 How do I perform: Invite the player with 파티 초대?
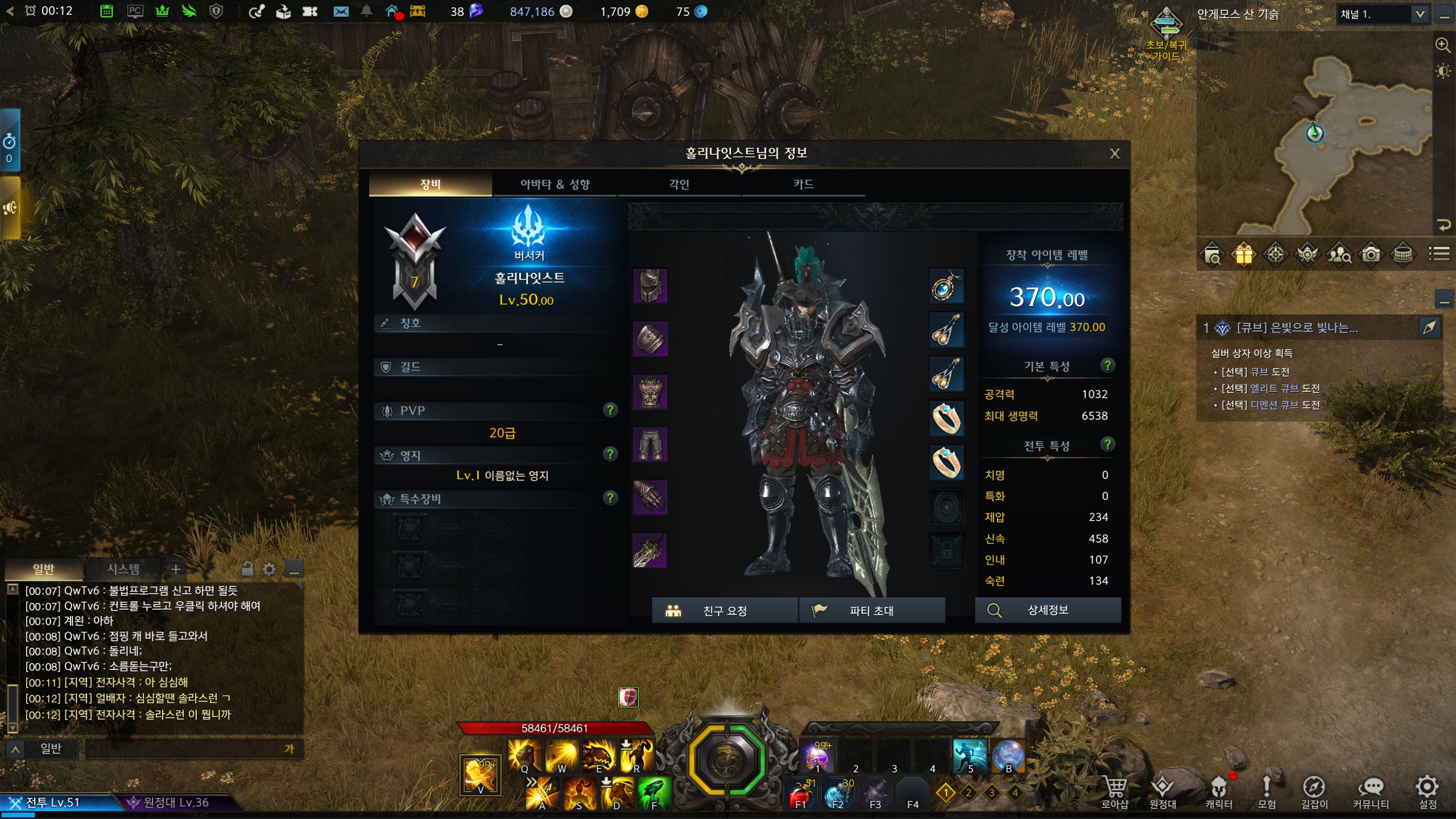[871, 610]
